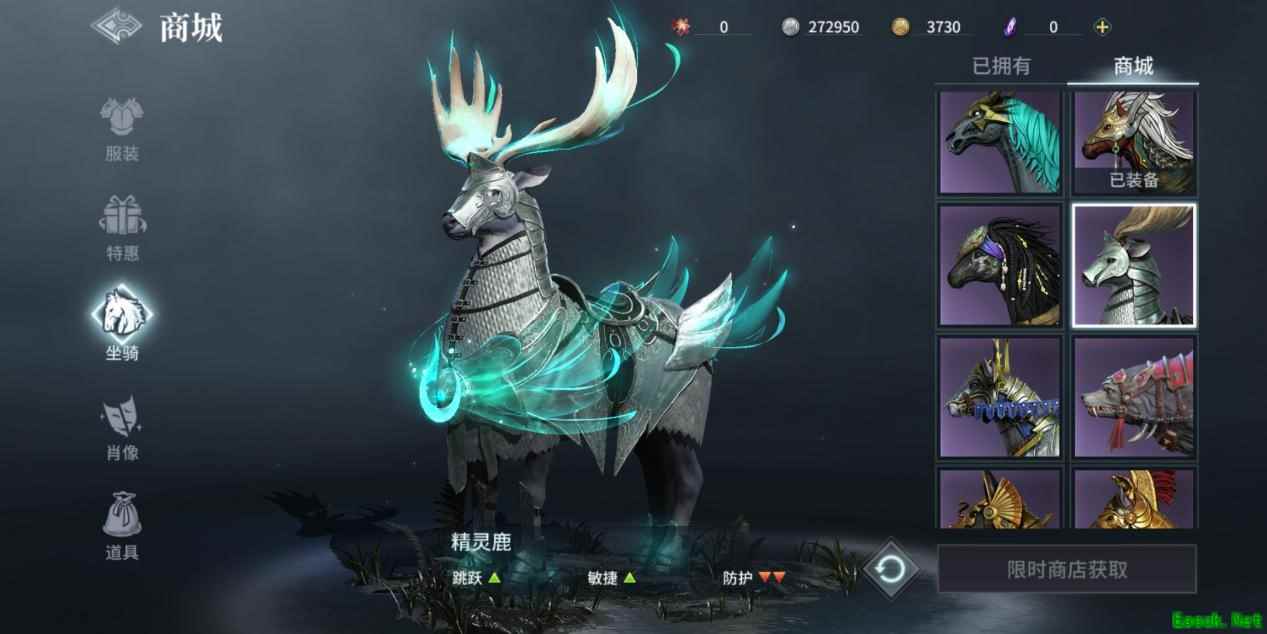Pick the blue-and-gold armored horse thumbnail
This screenshot has width=1267, height=634.
coord(1000,397)
